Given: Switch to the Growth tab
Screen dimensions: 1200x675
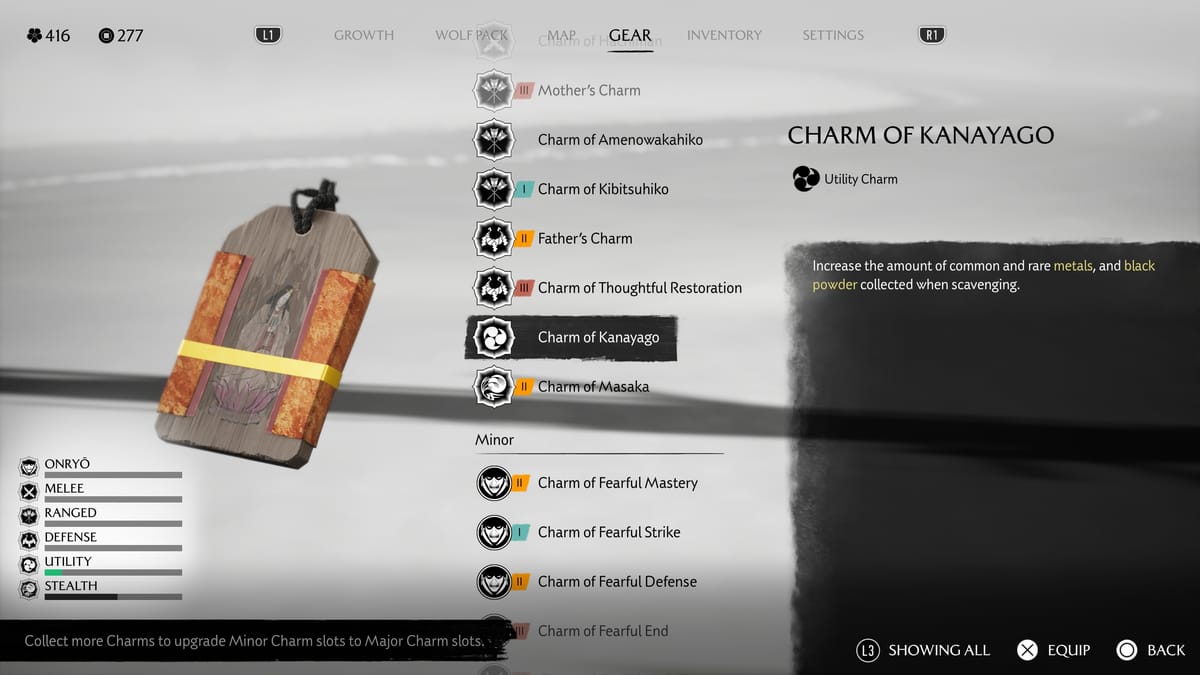Looking at the screenshot, I should click(364, 35).
